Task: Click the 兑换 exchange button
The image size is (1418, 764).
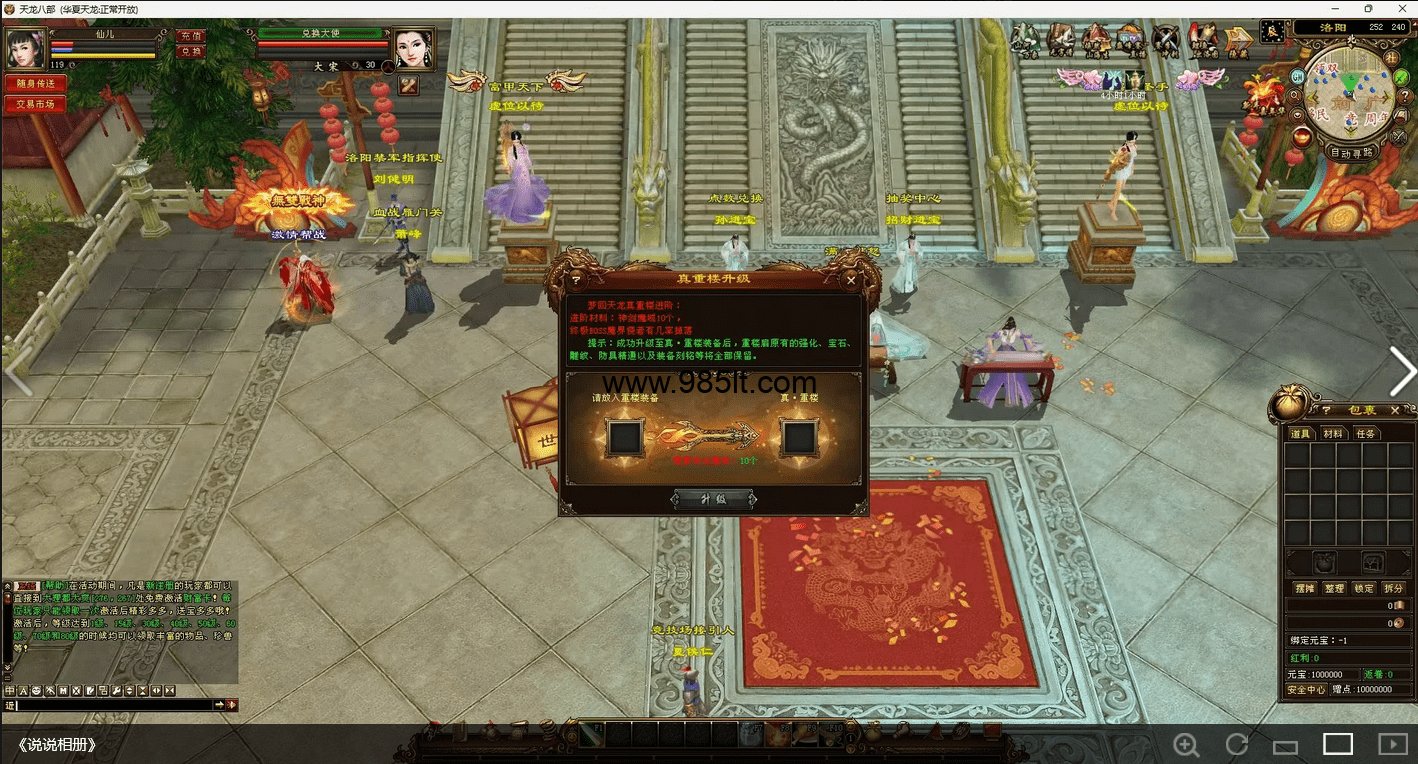Action: tap(190, 51)
